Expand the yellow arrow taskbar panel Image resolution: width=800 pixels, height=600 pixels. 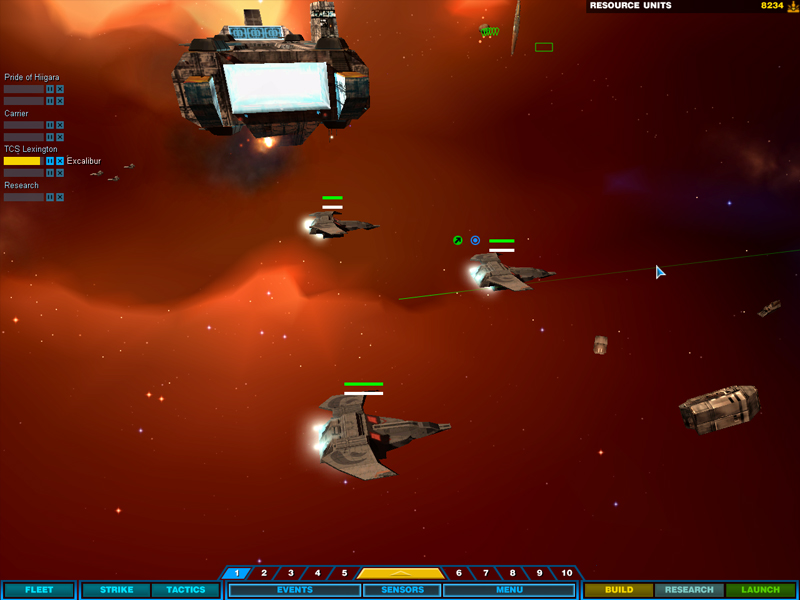pos(401,573)
